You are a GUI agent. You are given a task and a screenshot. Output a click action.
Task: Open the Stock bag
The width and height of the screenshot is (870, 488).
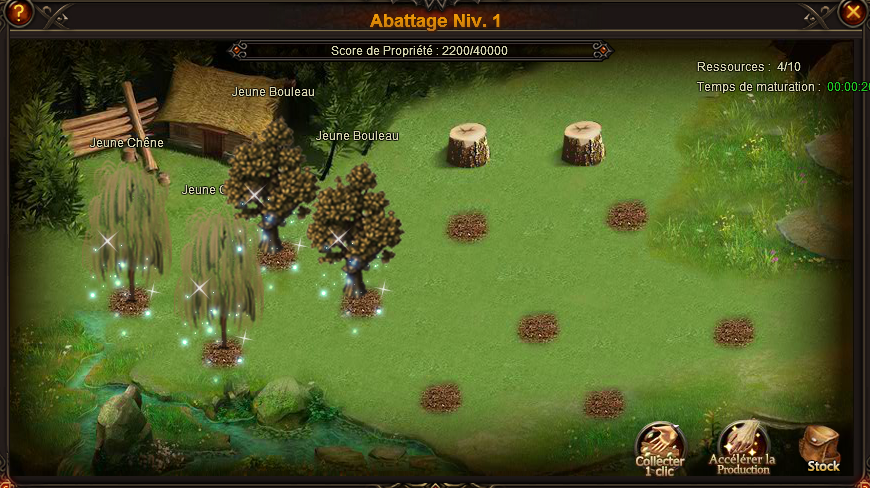click(822, 448)
